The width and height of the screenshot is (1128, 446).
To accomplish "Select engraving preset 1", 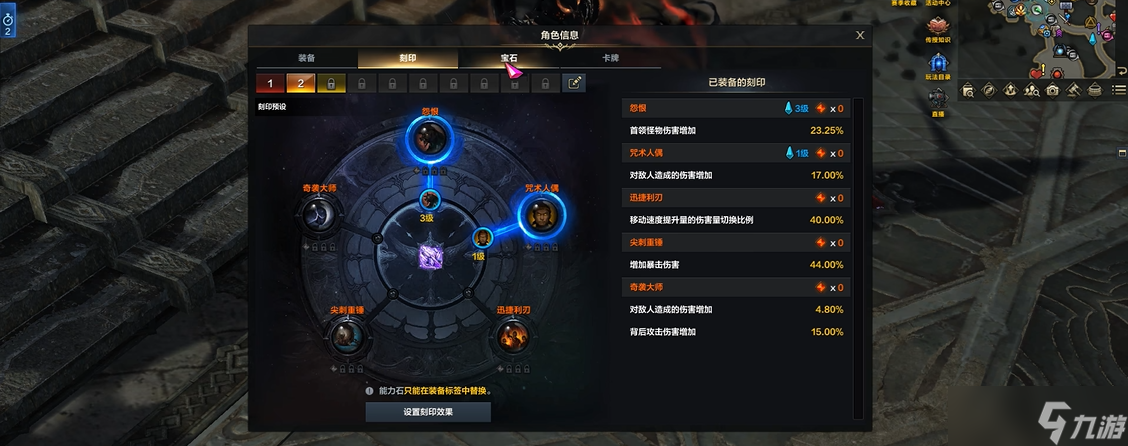I will 268,83.
